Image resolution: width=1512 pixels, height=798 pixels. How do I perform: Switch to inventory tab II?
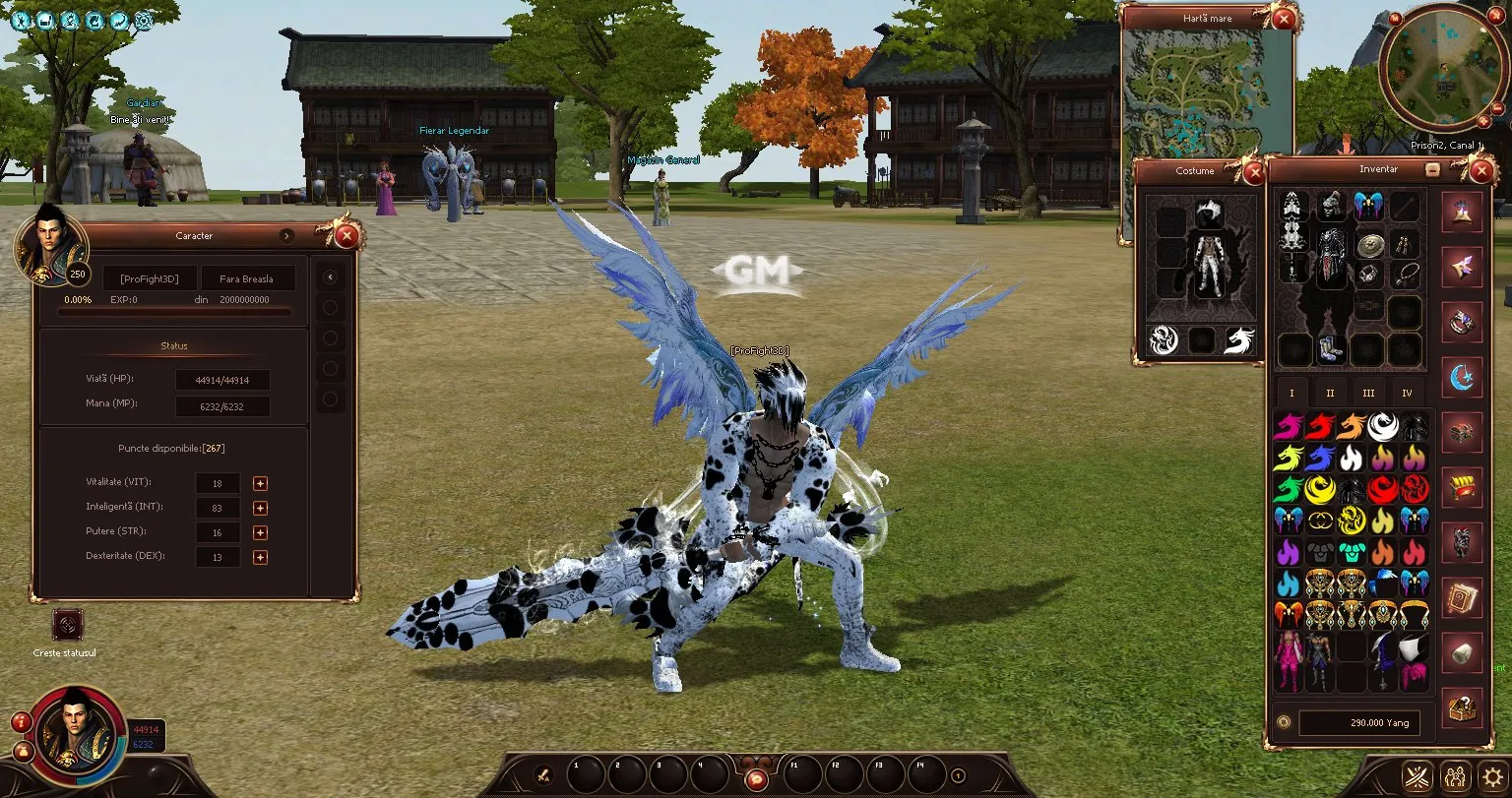1330,392
